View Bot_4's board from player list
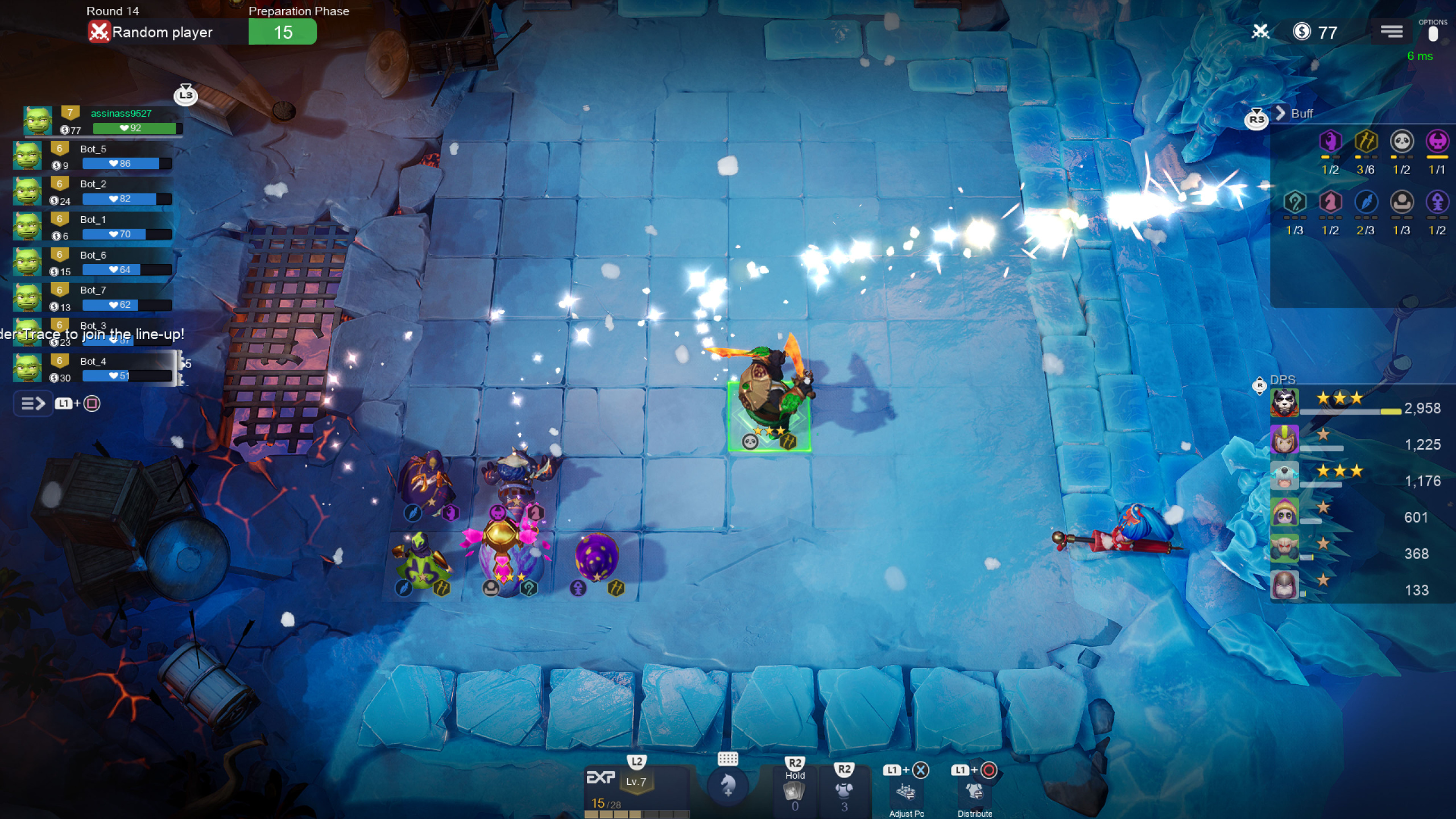1456x819 pixels. [x=94, y=368]
